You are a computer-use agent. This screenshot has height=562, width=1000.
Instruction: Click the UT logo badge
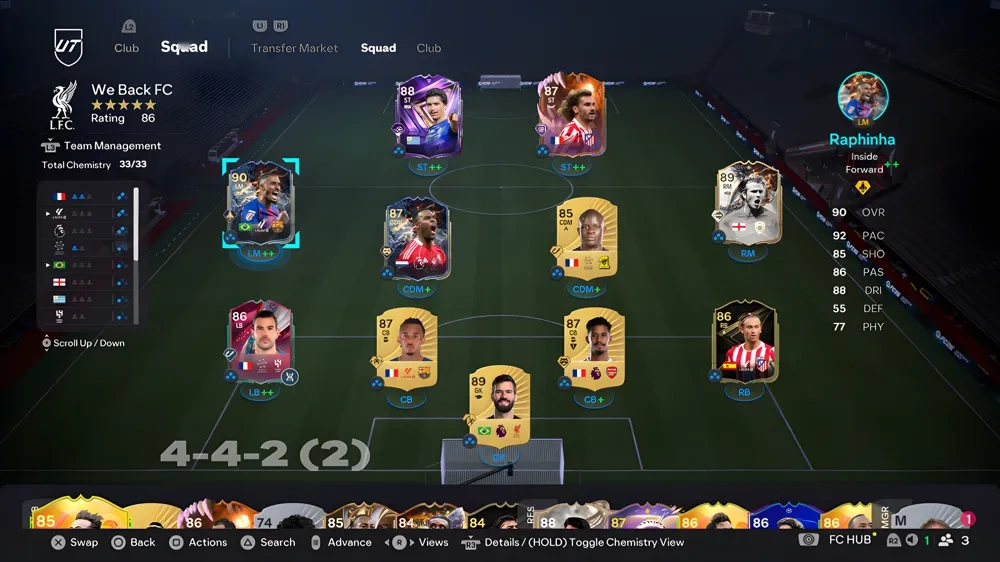[68, 47]
